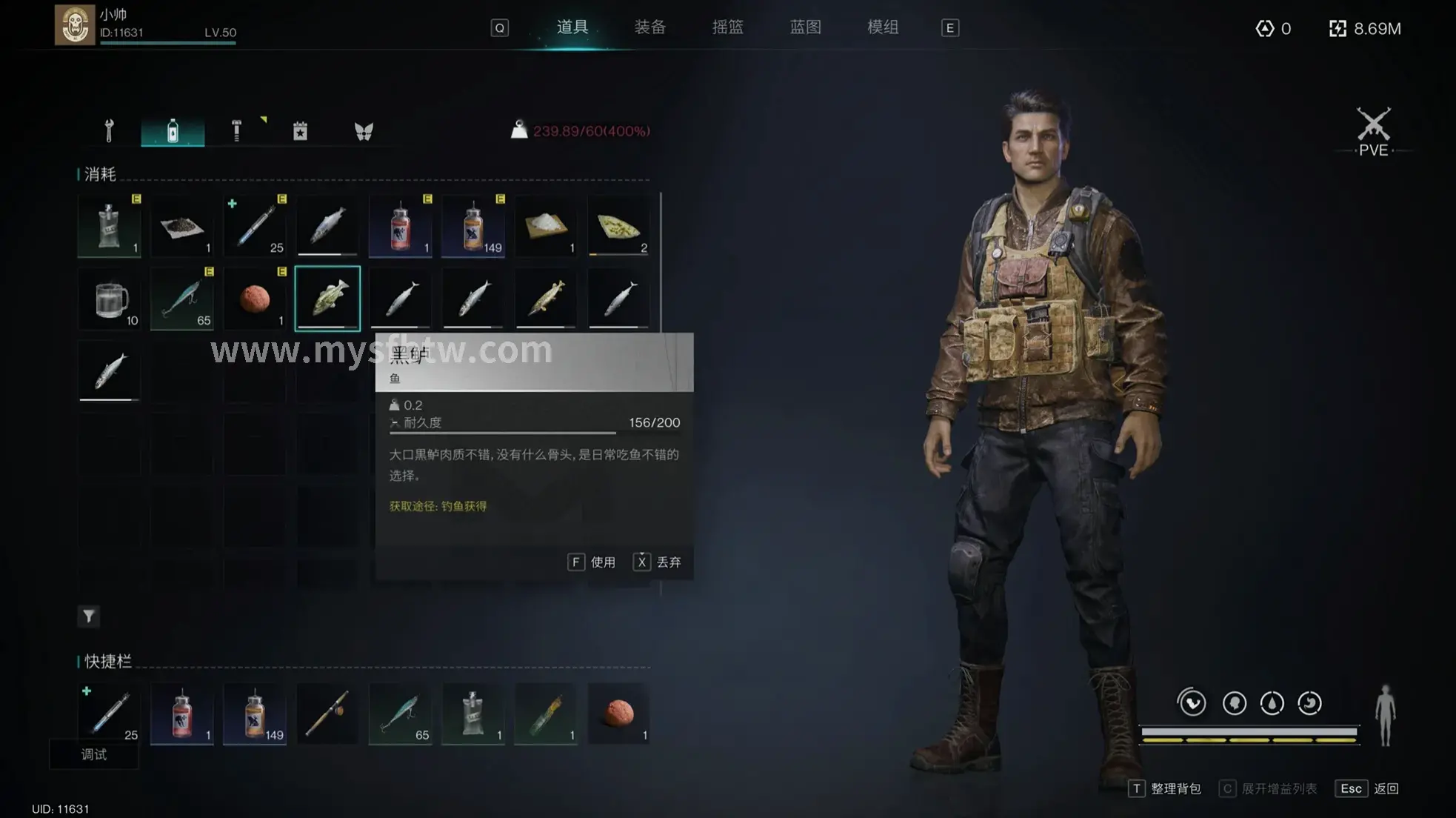
Task: Choose the beer mug item slot
Action: click(110, 299)
